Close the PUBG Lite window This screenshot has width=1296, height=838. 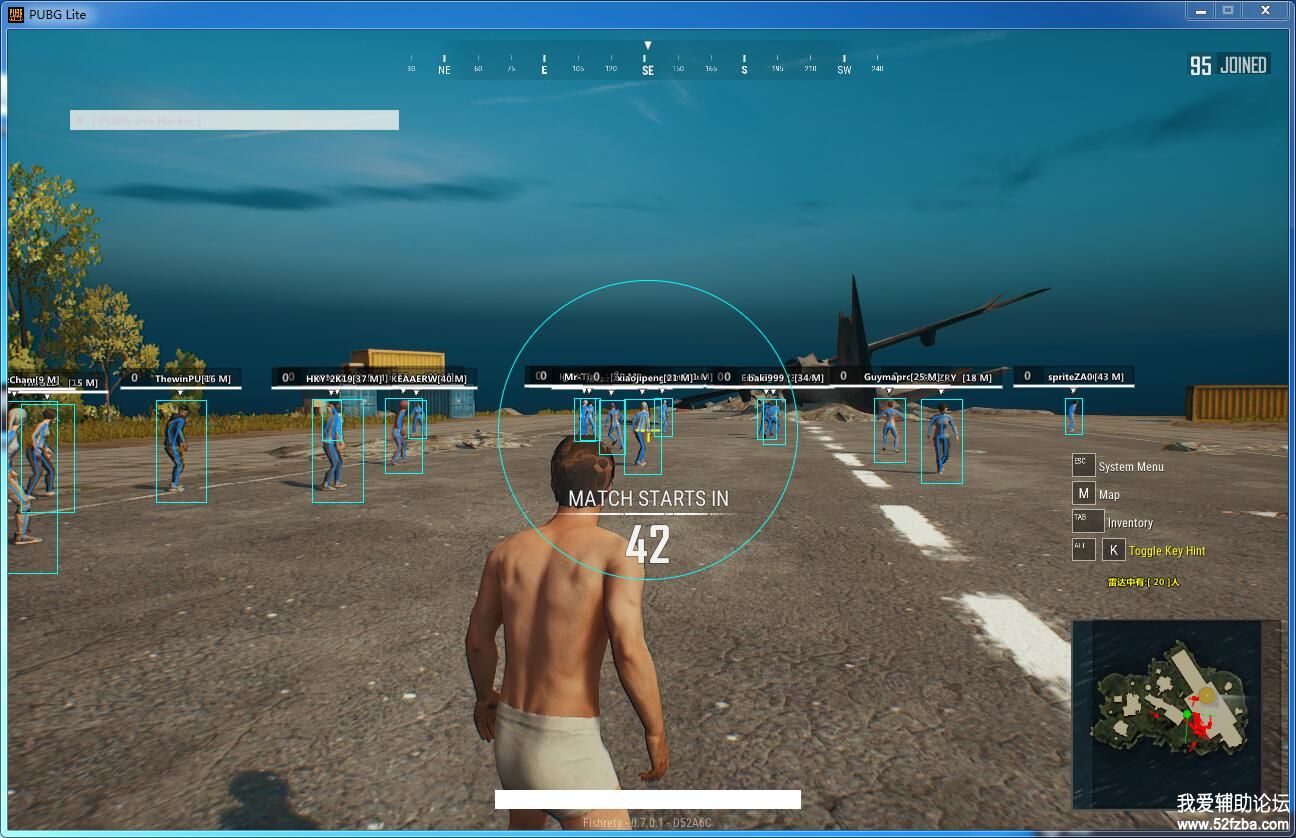coord(1266,11)
